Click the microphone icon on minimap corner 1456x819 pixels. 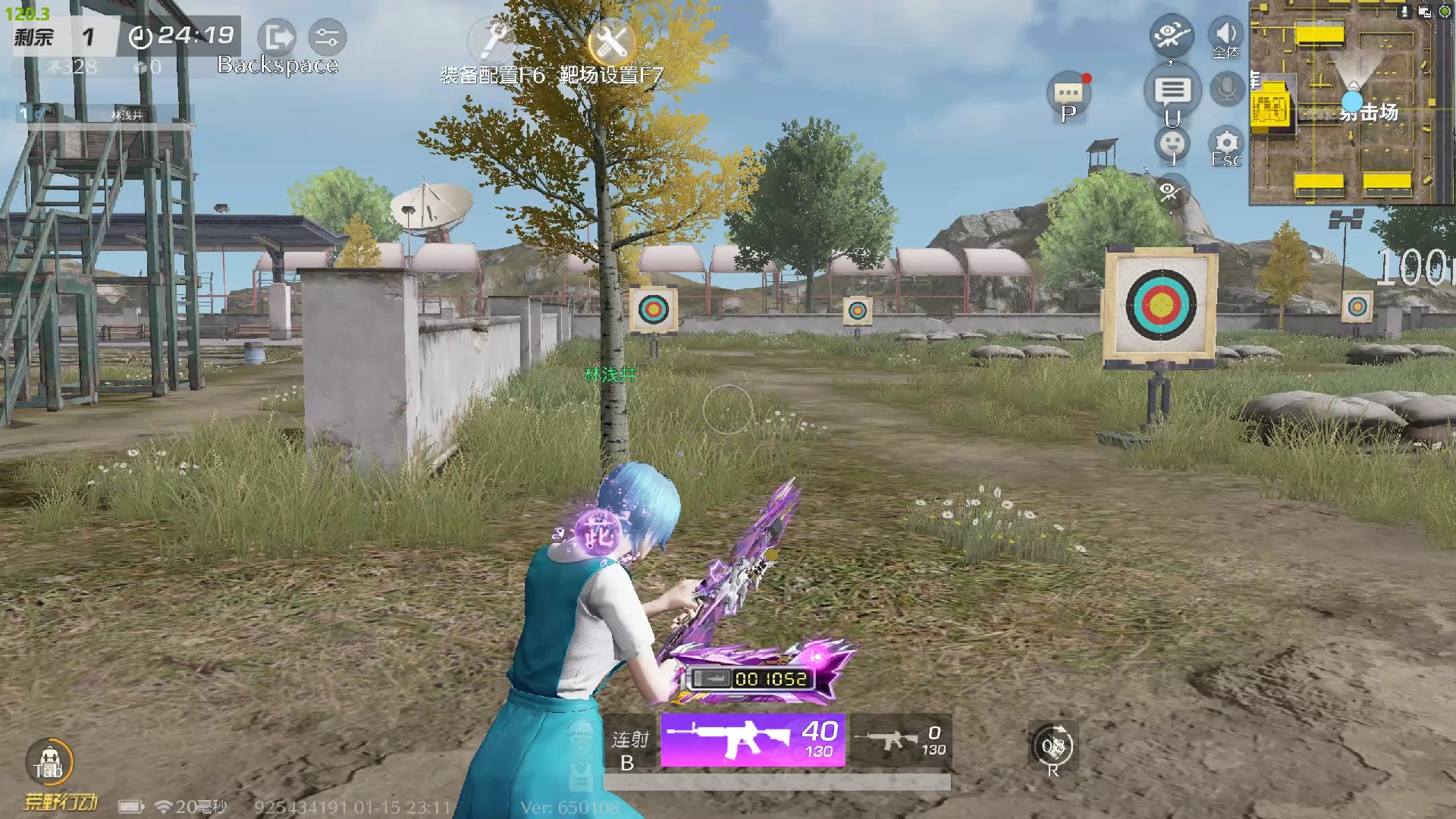[x=1405, y=11]
